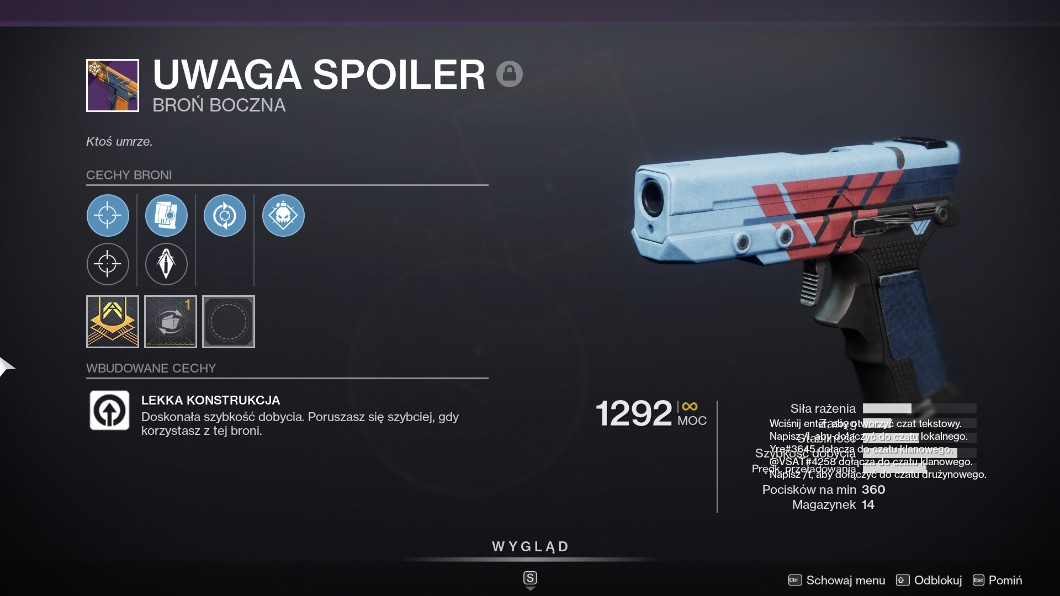The width and height of the screenshot is (1060, 596).
Task: Open the fist mod slot marked 1
Action: point(170,321)
